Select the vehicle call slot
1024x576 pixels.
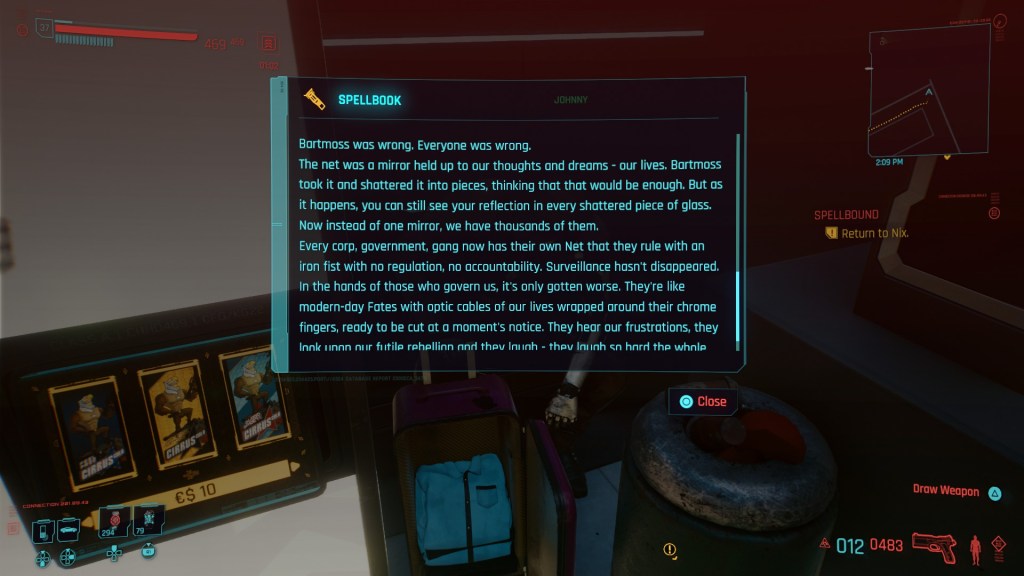pos(68,531)
